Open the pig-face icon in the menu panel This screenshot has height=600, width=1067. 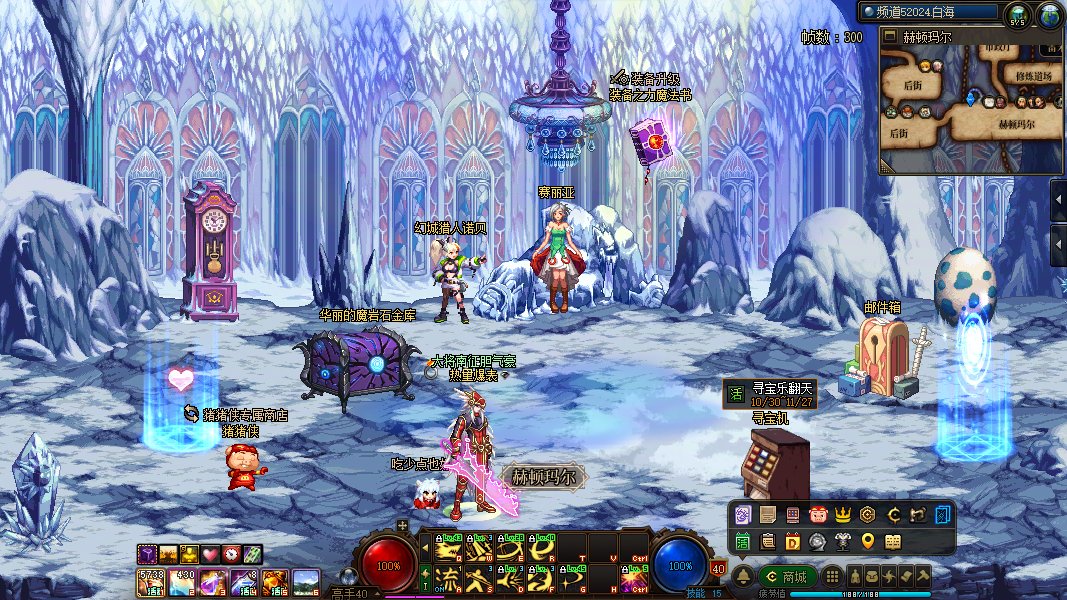(818, 515)
